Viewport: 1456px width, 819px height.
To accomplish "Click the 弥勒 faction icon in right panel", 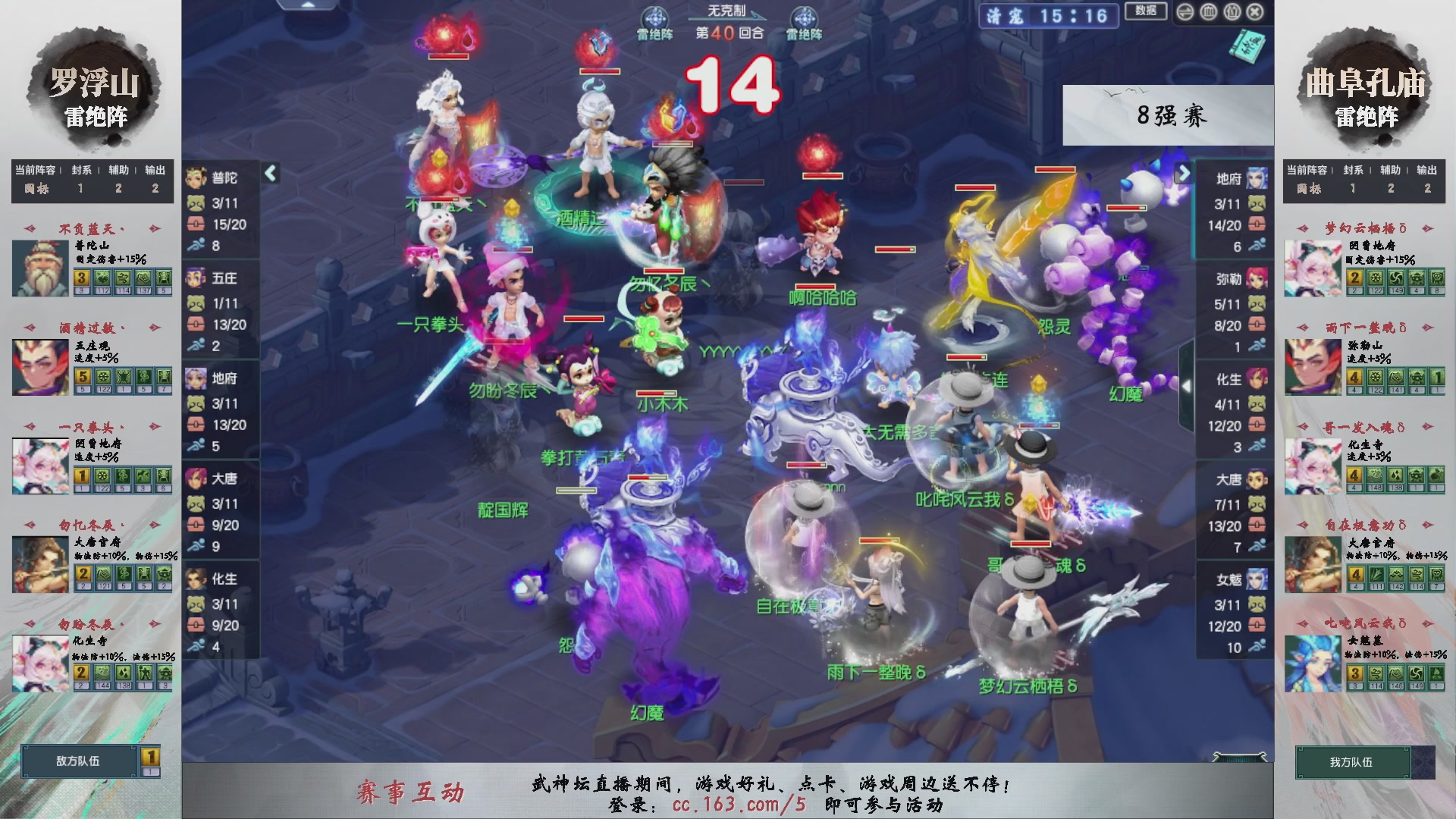I will (x=1257, y=279).
